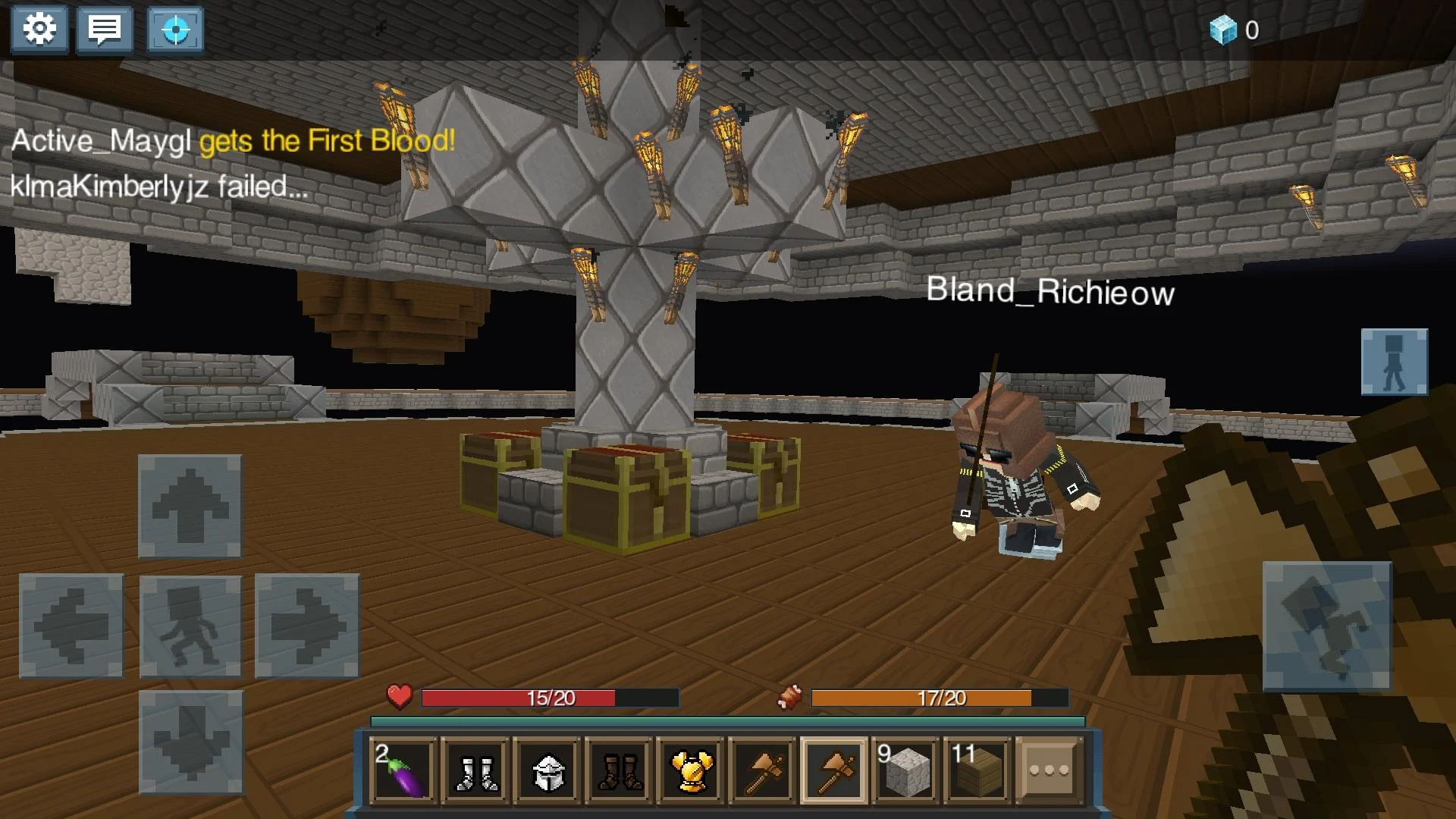
Task: Equip the knight helmet in the hotbar
Action: 547,770
